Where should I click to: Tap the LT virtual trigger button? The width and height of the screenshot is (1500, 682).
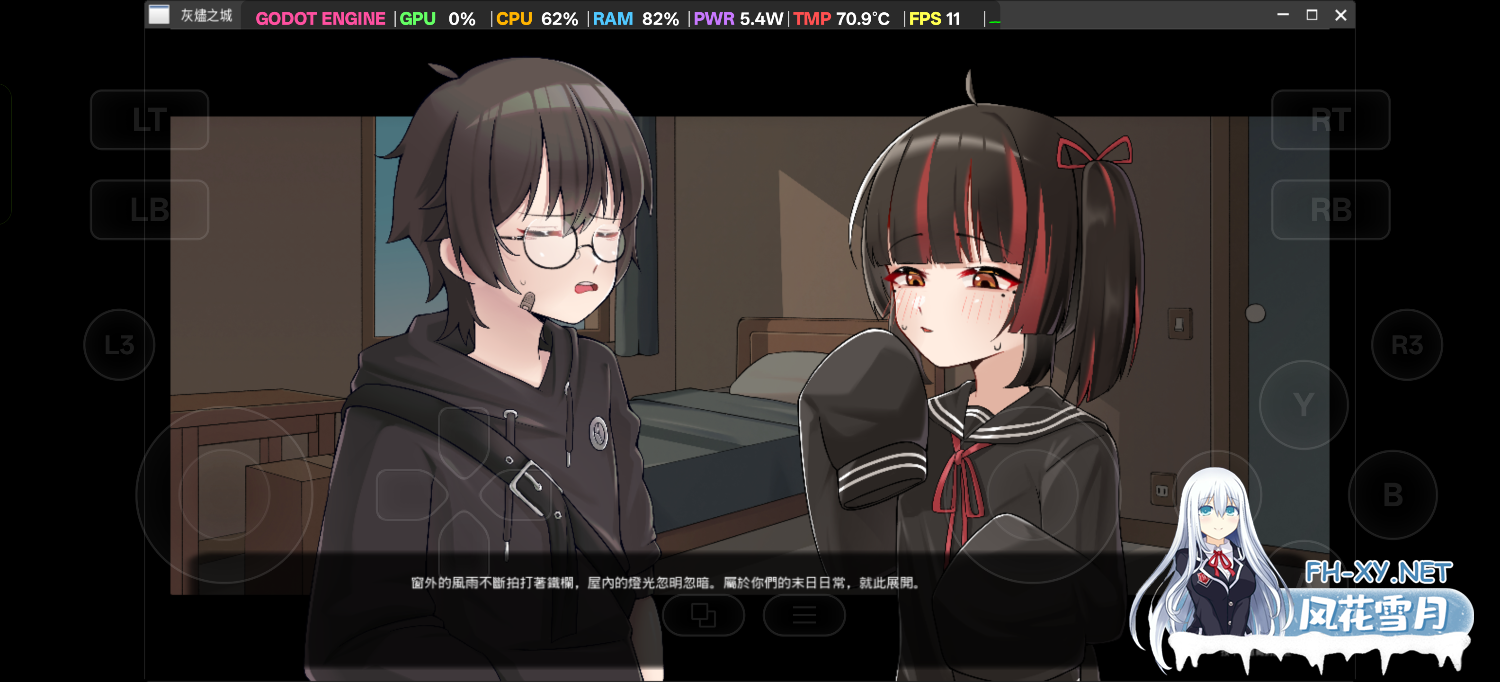149,120
